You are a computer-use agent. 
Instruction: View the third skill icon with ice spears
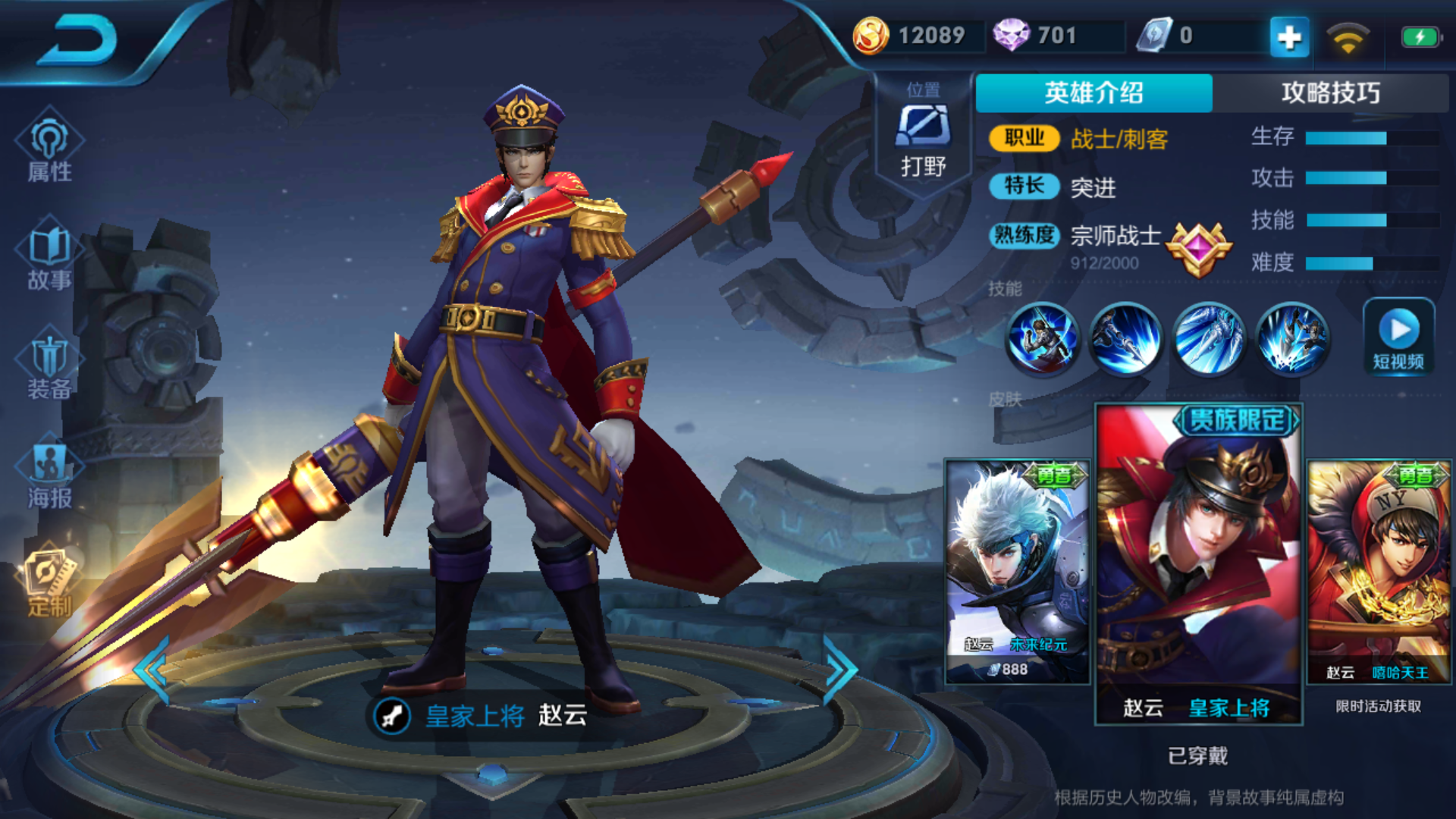pos(1210,338)
